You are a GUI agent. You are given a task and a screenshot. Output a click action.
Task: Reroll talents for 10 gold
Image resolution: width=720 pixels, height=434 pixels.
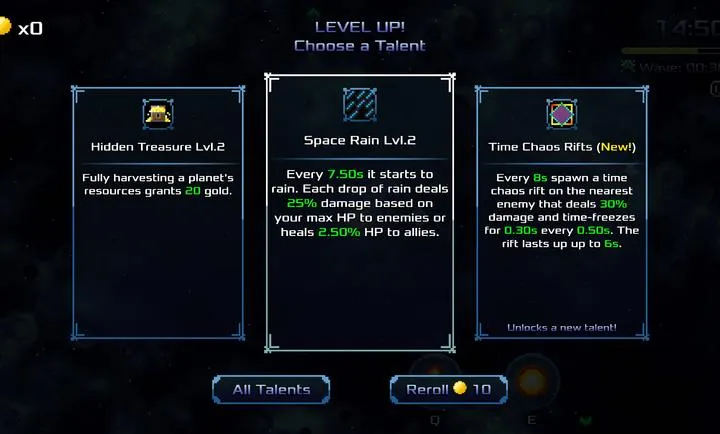coord(447,389)
